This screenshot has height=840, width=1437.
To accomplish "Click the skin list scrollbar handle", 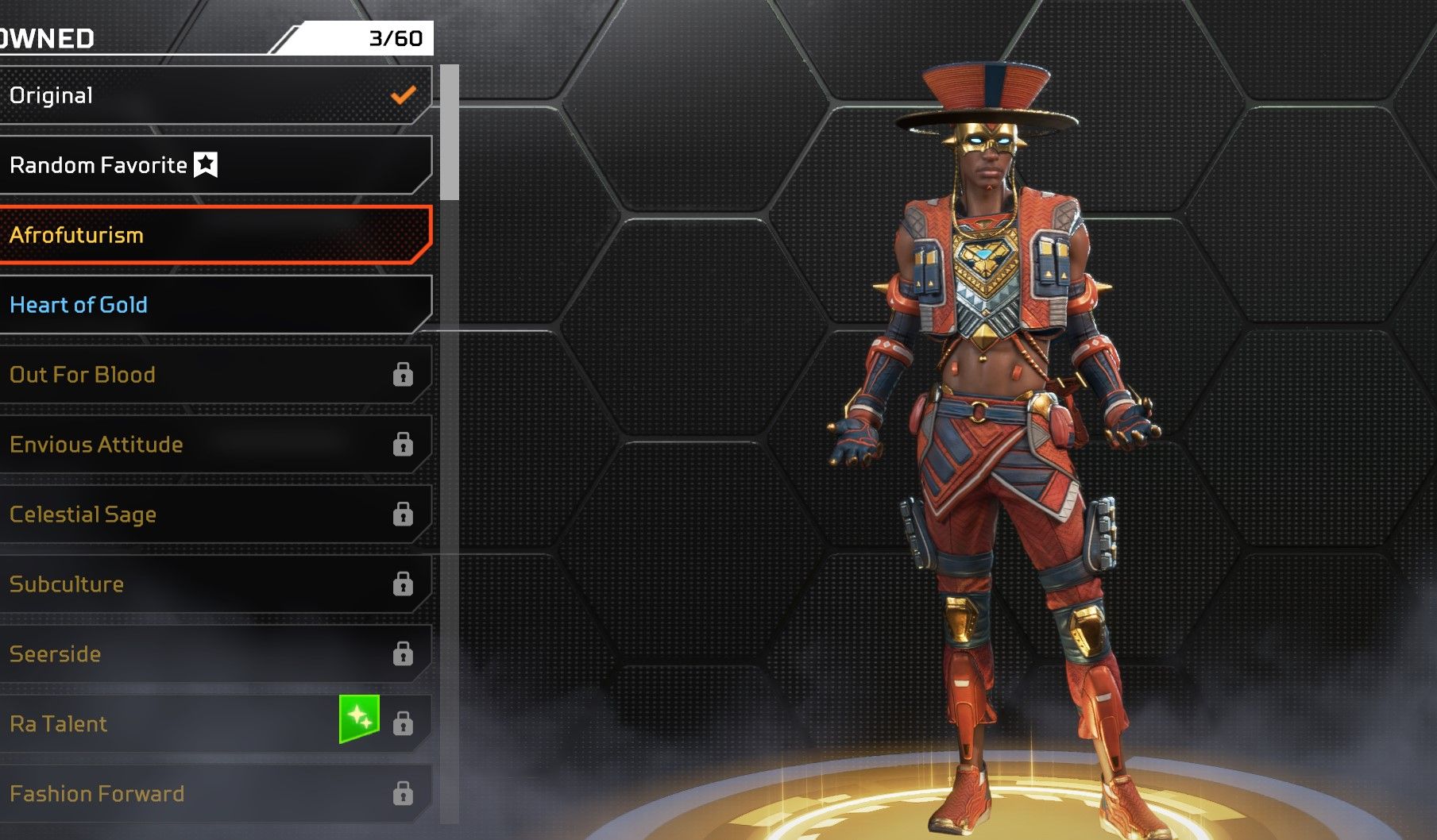I will click(x=450, y=132).
